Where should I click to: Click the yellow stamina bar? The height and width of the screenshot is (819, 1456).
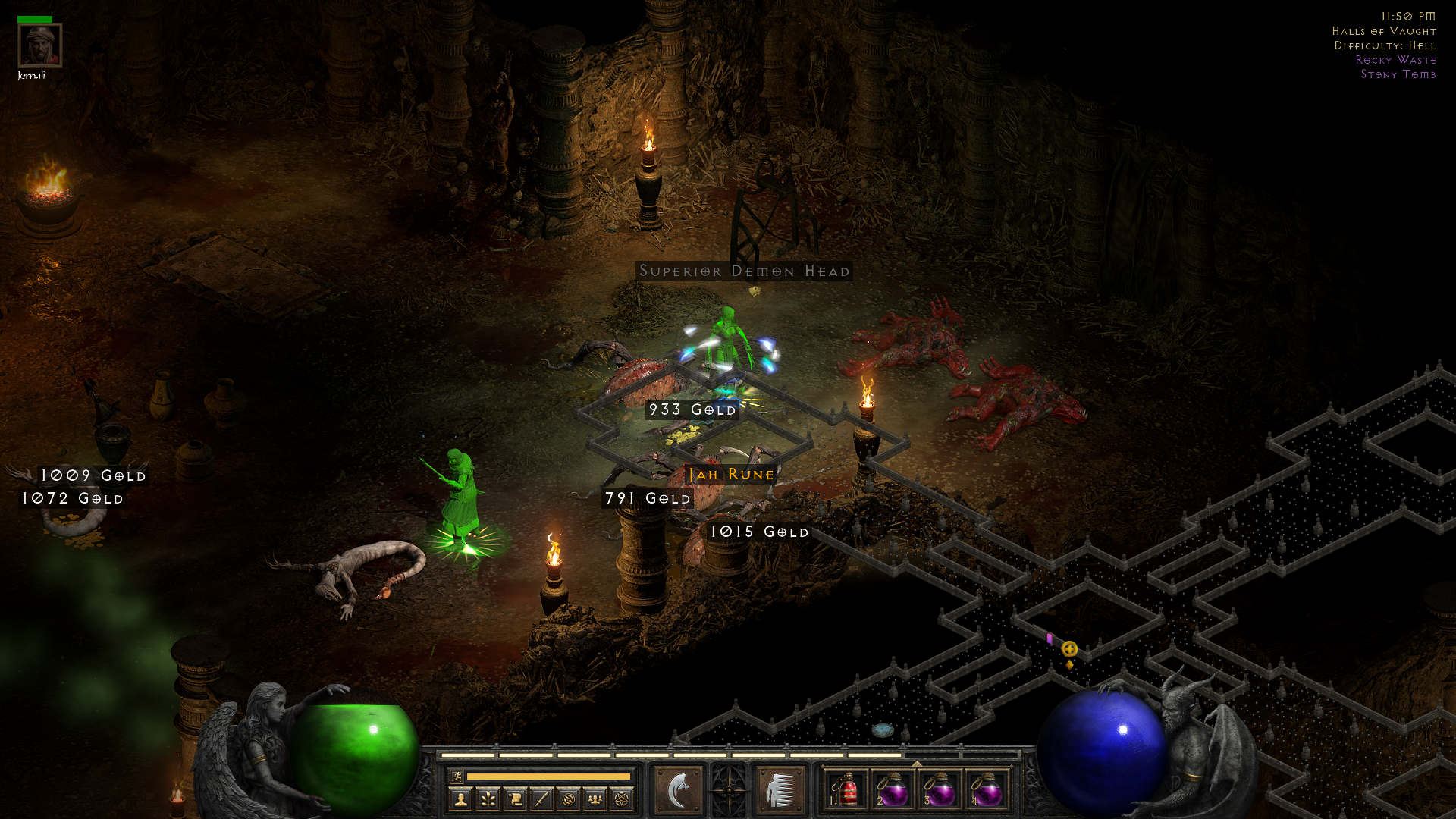coord(550,777)
